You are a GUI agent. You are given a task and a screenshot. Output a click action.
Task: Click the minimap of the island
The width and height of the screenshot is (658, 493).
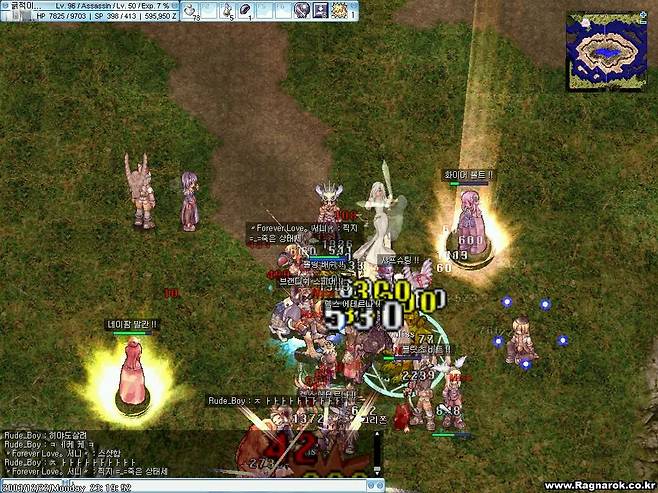click(x=603, y=48)
